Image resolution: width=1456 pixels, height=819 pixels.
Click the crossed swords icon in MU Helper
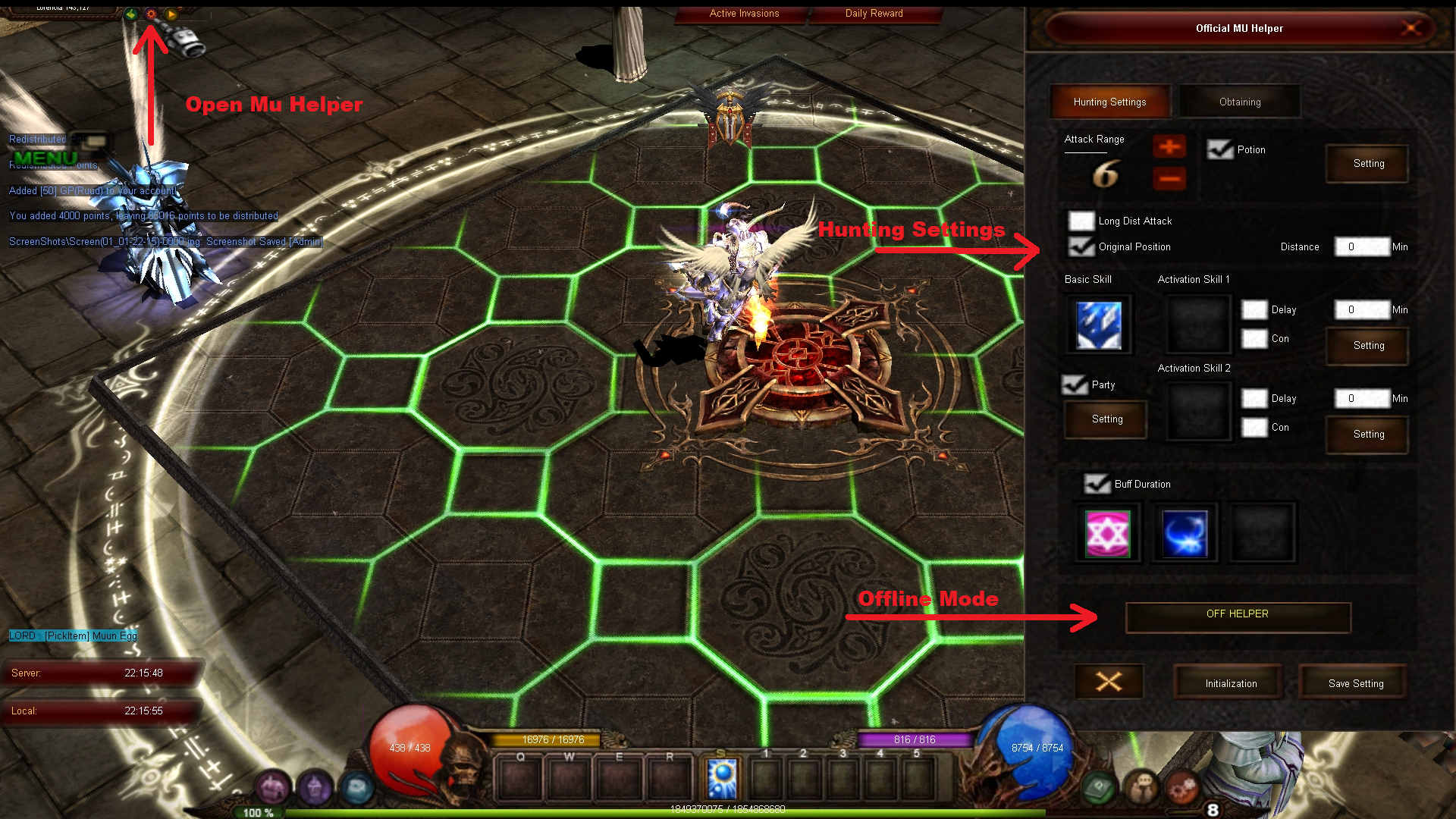1109,682
